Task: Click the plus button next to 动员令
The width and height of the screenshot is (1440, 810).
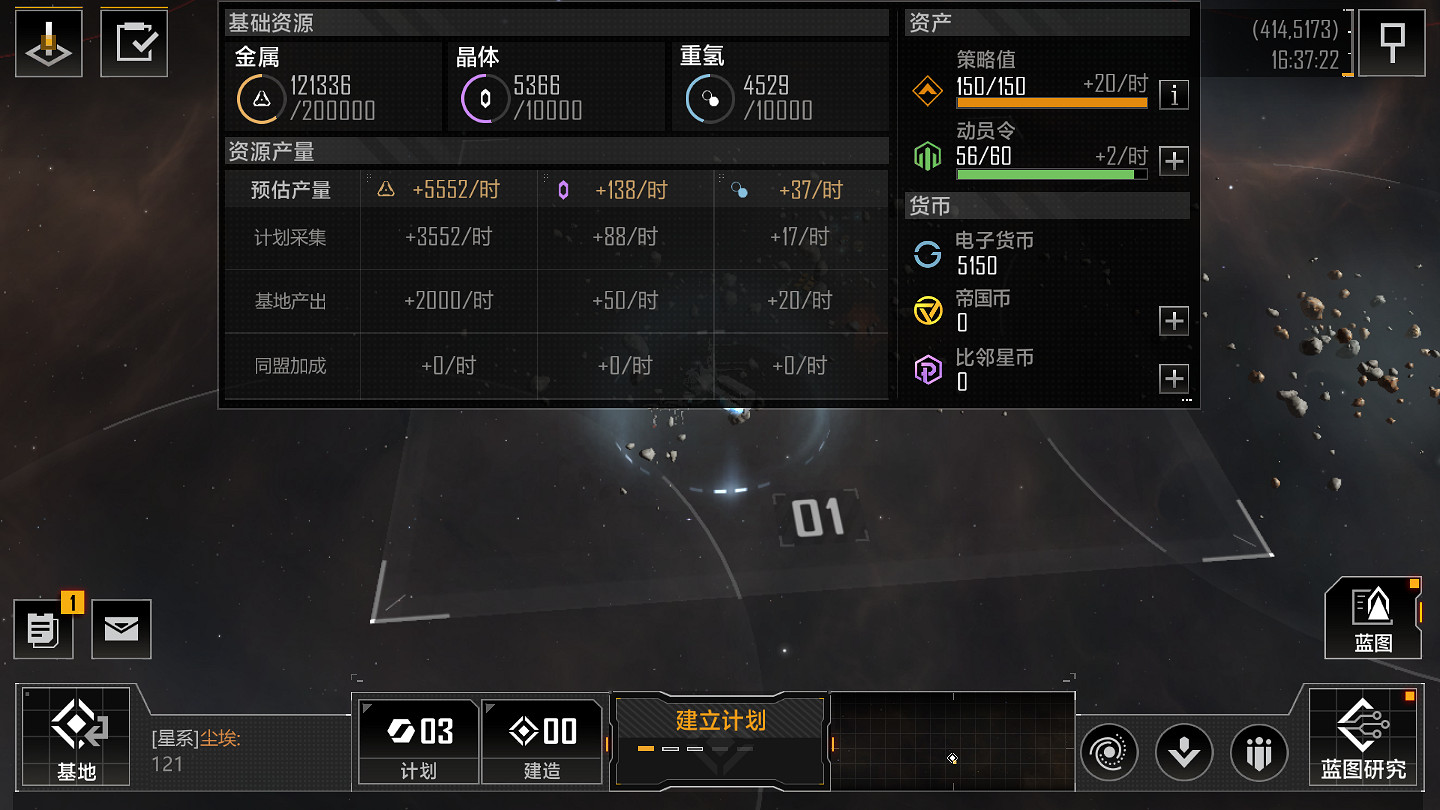Action: pyautogui.click(x=1173, y=160)
